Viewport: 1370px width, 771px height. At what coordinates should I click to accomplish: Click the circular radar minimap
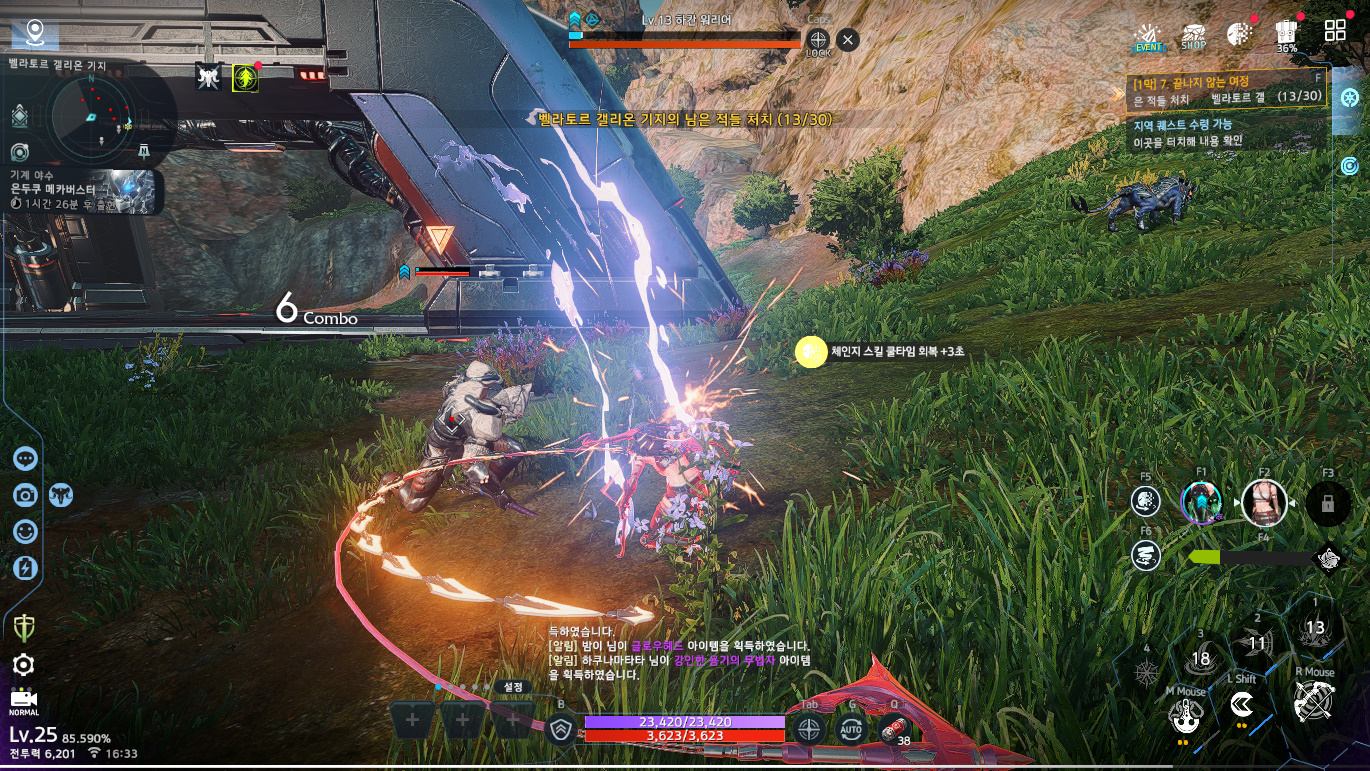[x=90, y=112]
